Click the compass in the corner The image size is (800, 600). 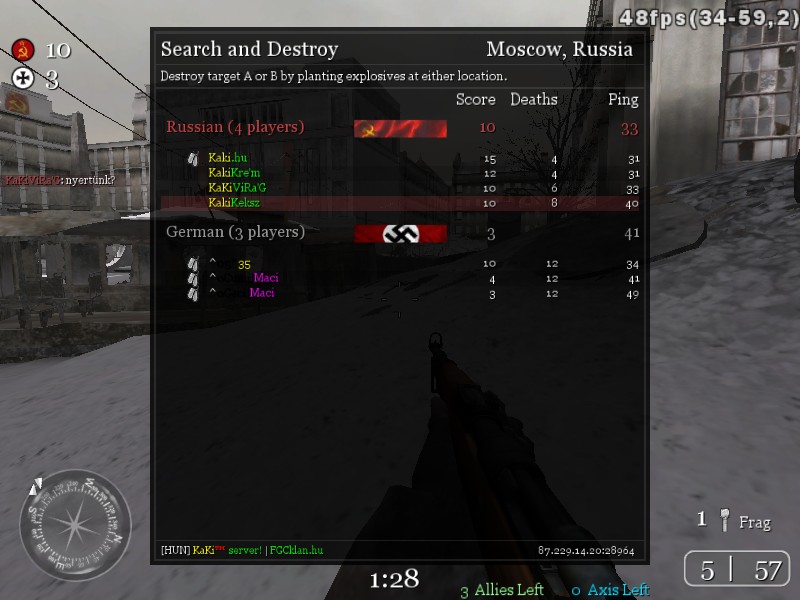tap(76, 525)
